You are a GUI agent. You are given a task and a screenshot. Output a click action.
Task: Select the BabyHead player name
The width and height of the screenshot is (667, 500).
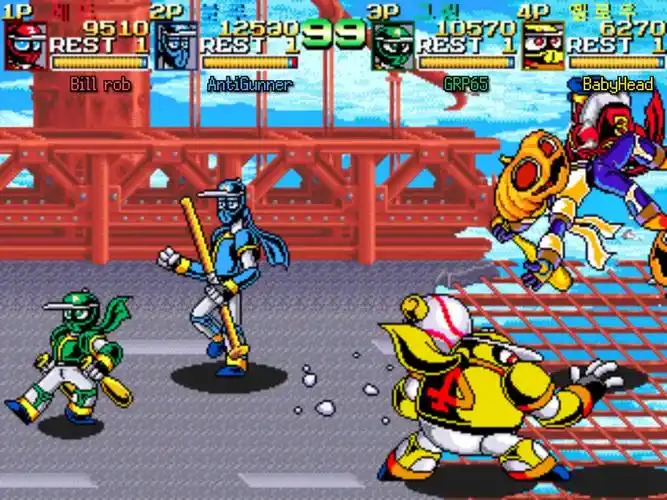[x=617, y=85]
